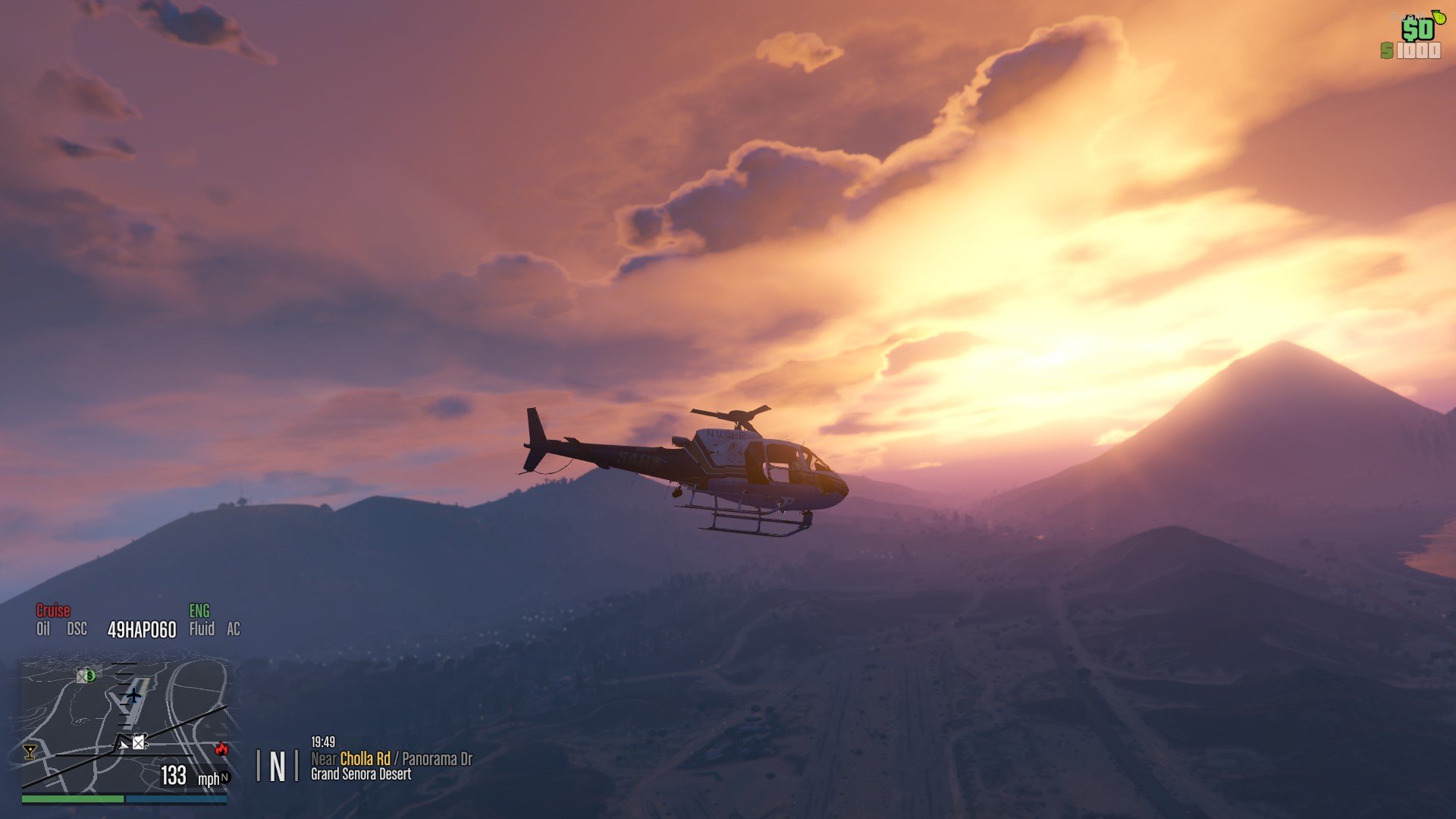This screenshot has width=1456, height=819.
Task: Select the red flame marker on minimap
Action: tap(221, 748)
